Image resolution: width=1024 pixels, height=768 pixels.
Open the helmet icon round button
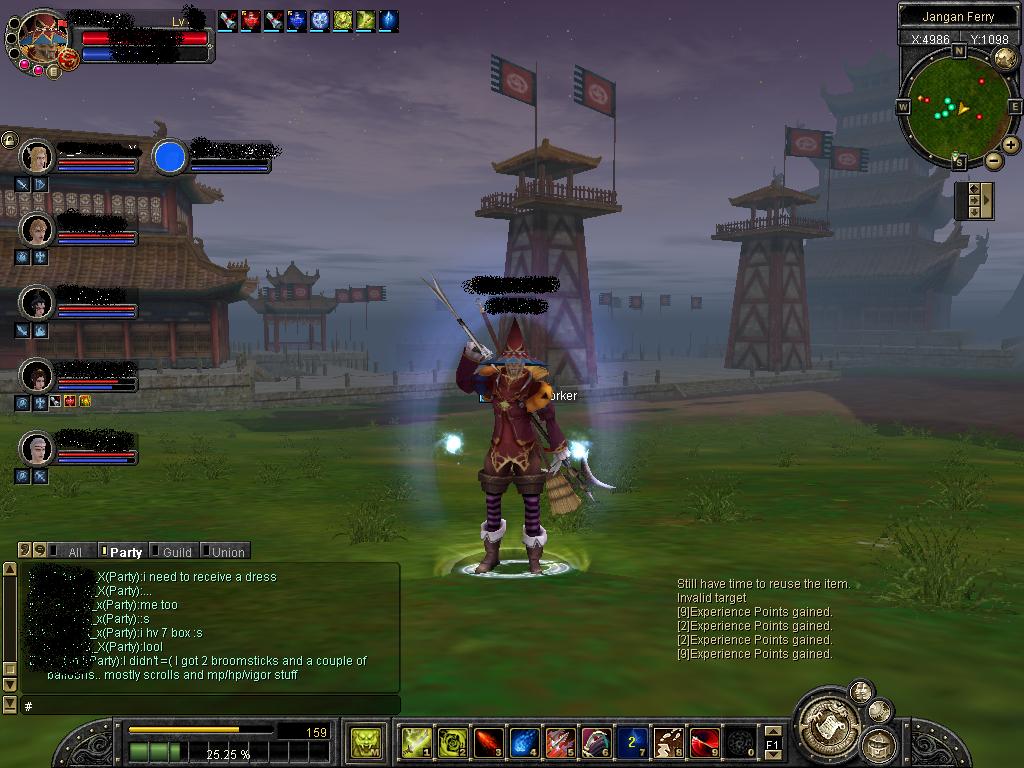point(878,744)
